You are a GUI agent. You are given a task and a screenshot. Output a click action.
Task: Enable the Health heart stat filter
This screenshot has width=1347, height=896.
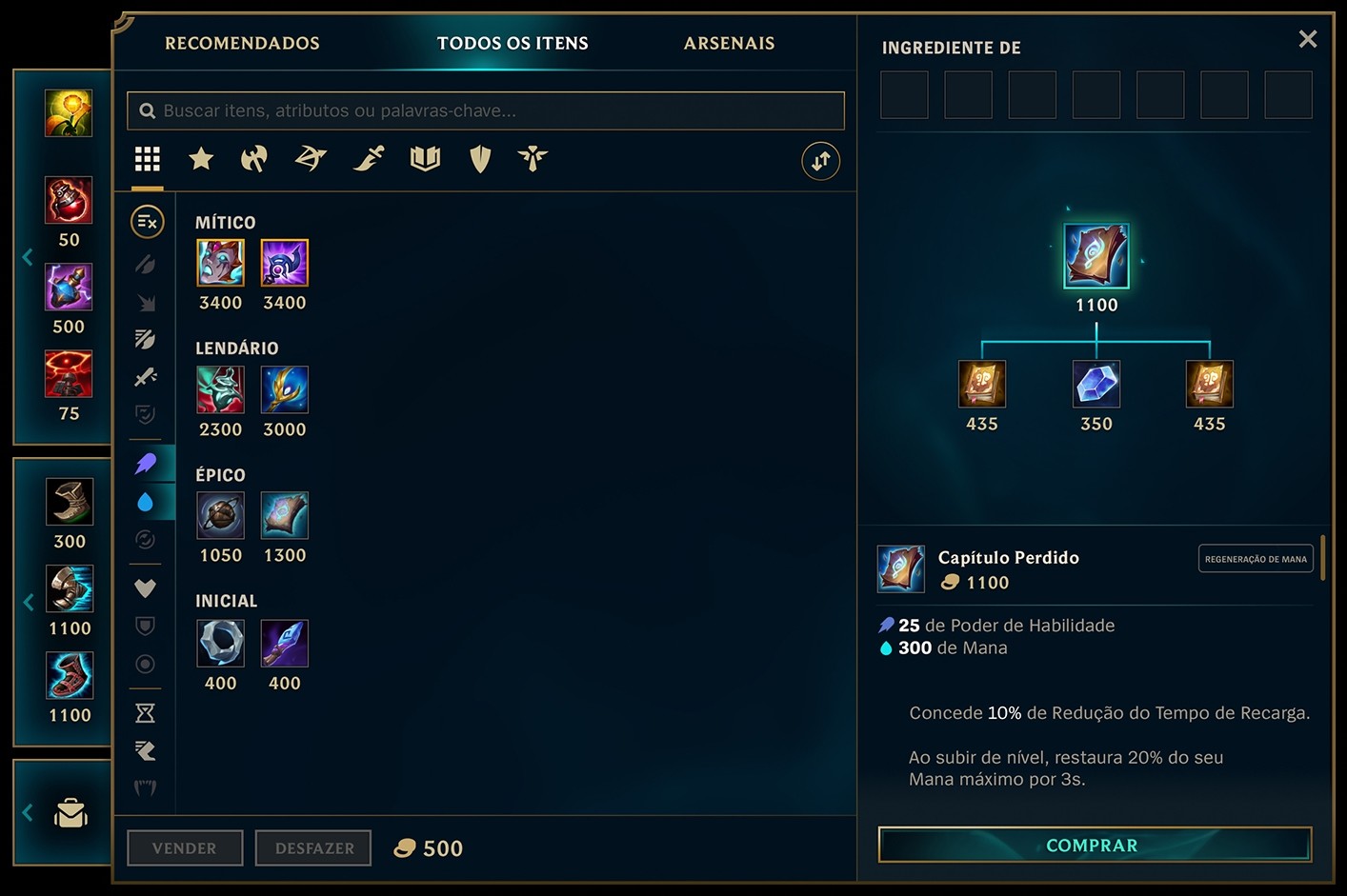click(146, 588)
